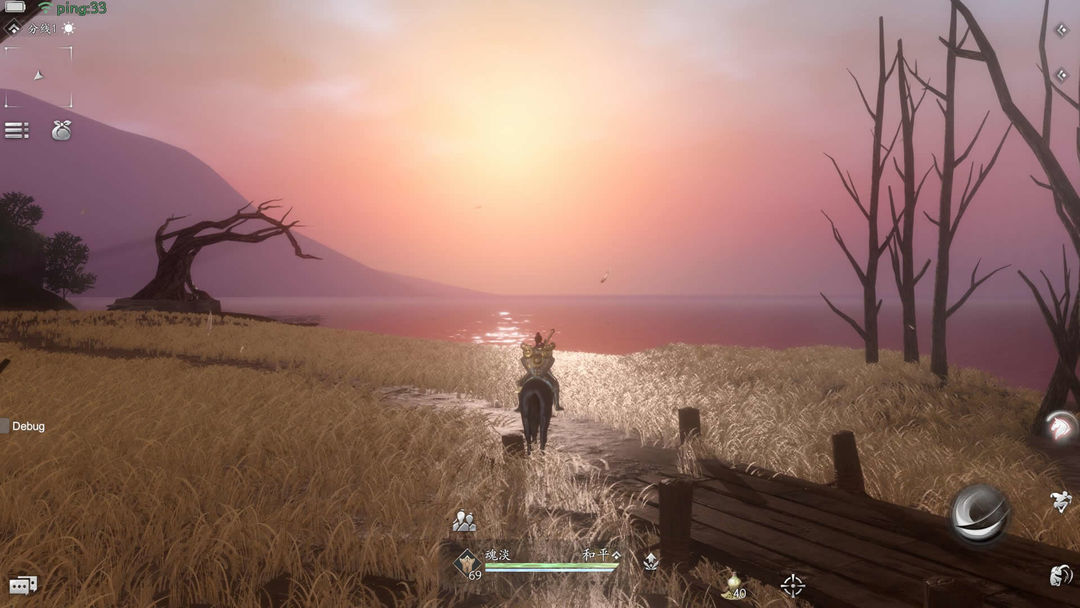The width and height of the screenshot is (1080, 608).
Task: Open the character portrait with level 69
Action: click(x=467, y=563)
